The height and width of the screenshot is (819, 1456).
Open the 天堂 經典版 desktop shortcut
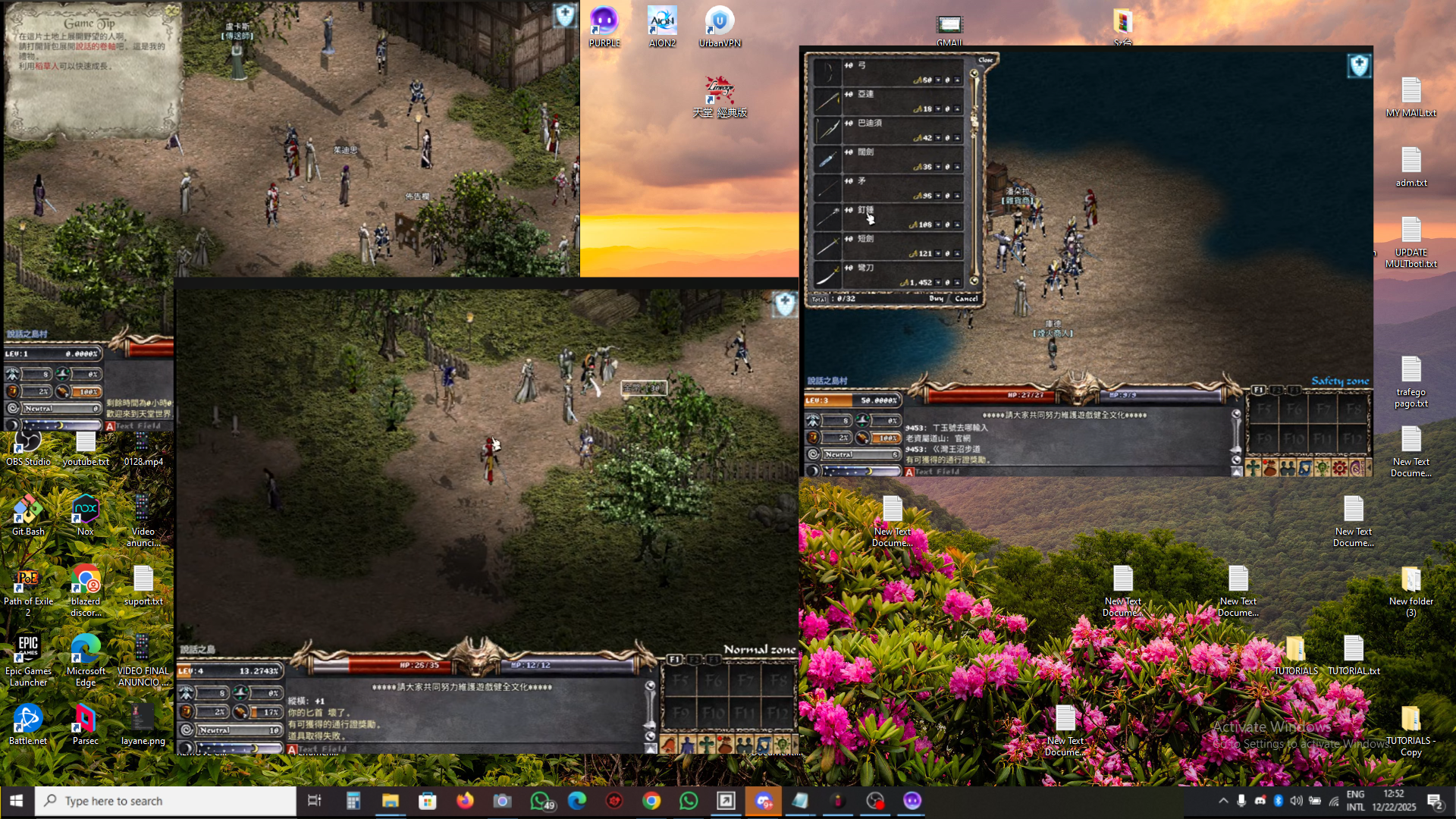(719, 91)
